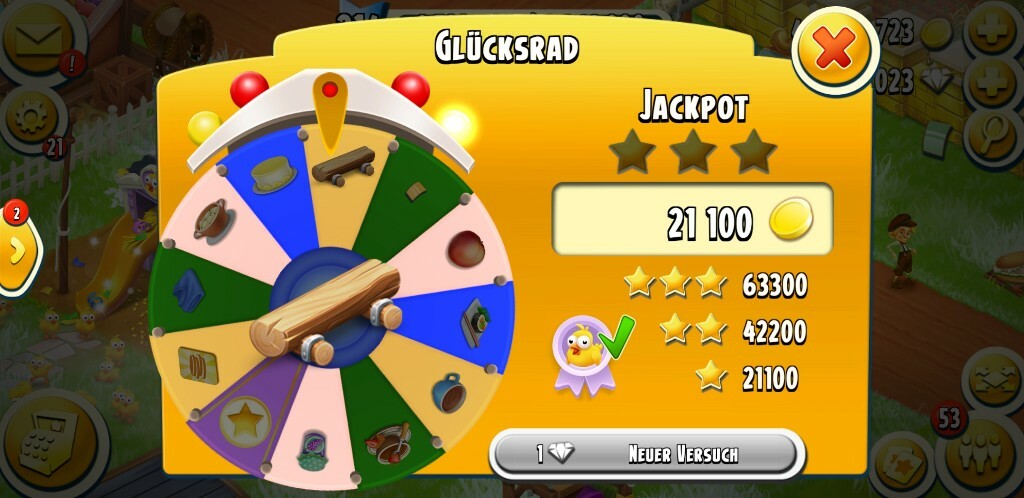The width and height of the screenshot is (1024, 498).
Task: Expand the yellow side arrow tab
Action: coord(17,252)
